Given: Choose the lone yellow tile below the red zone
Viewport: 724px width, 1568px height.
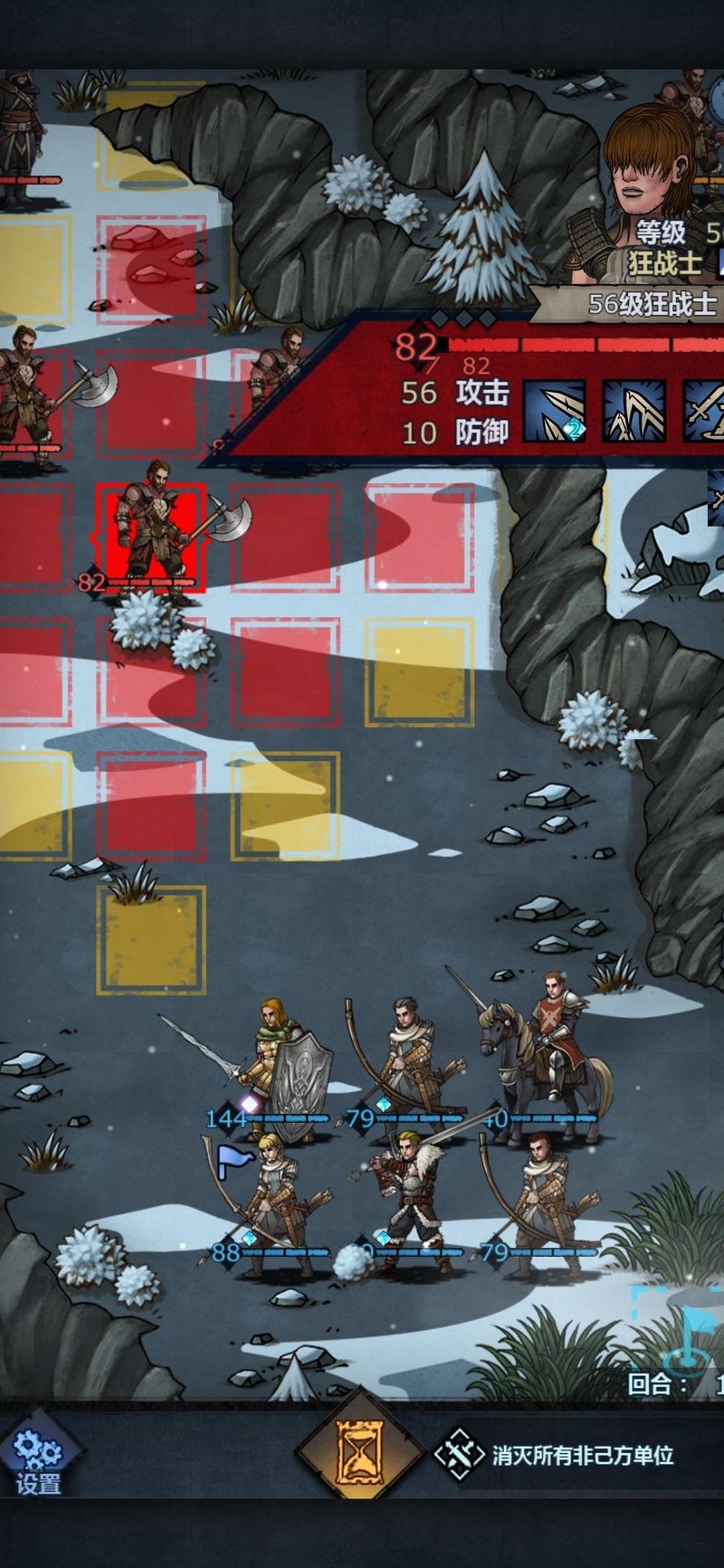Looking at the screenshot, I should [151, 941].
